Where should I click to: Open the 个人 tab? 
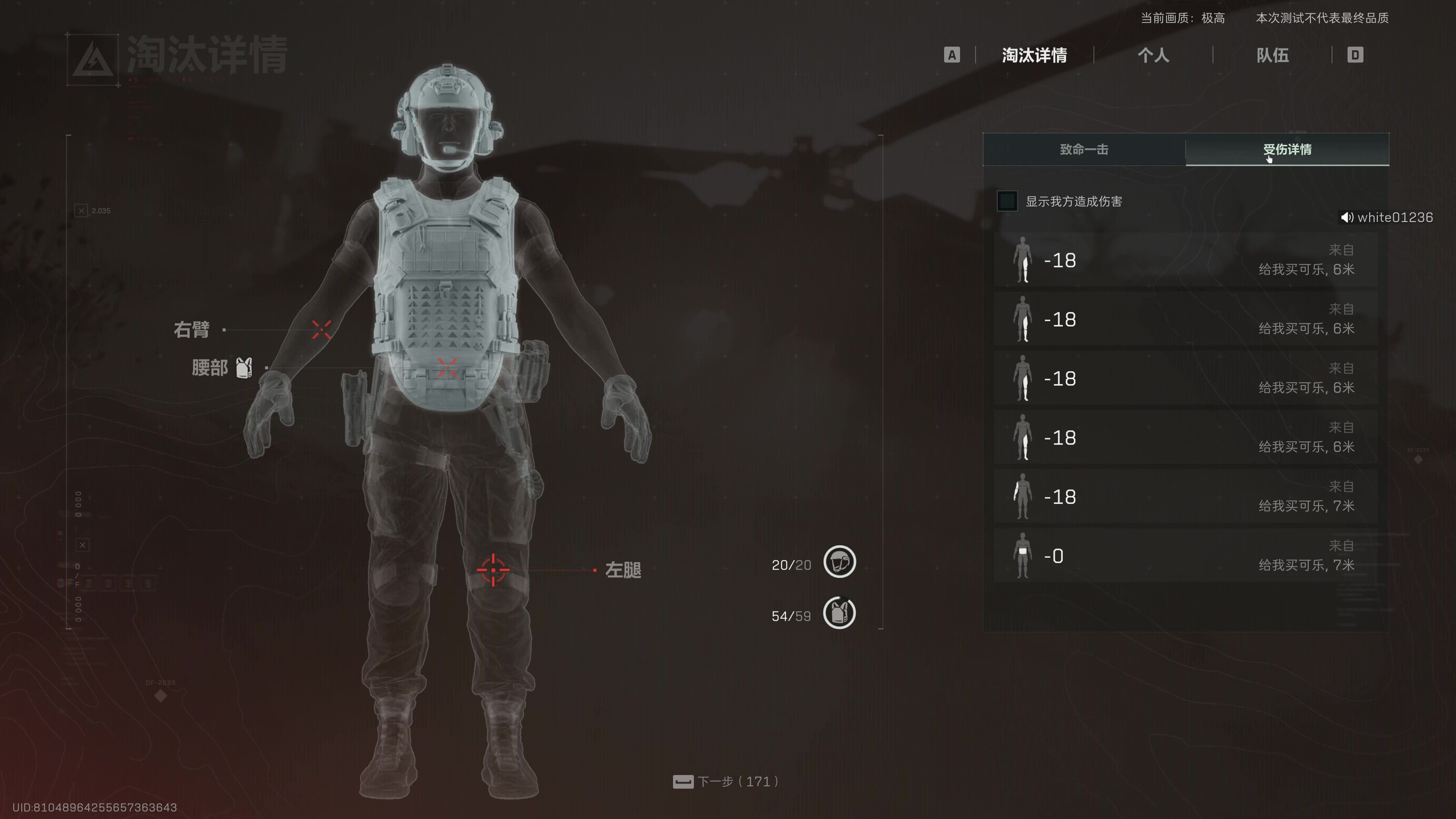1153,55
